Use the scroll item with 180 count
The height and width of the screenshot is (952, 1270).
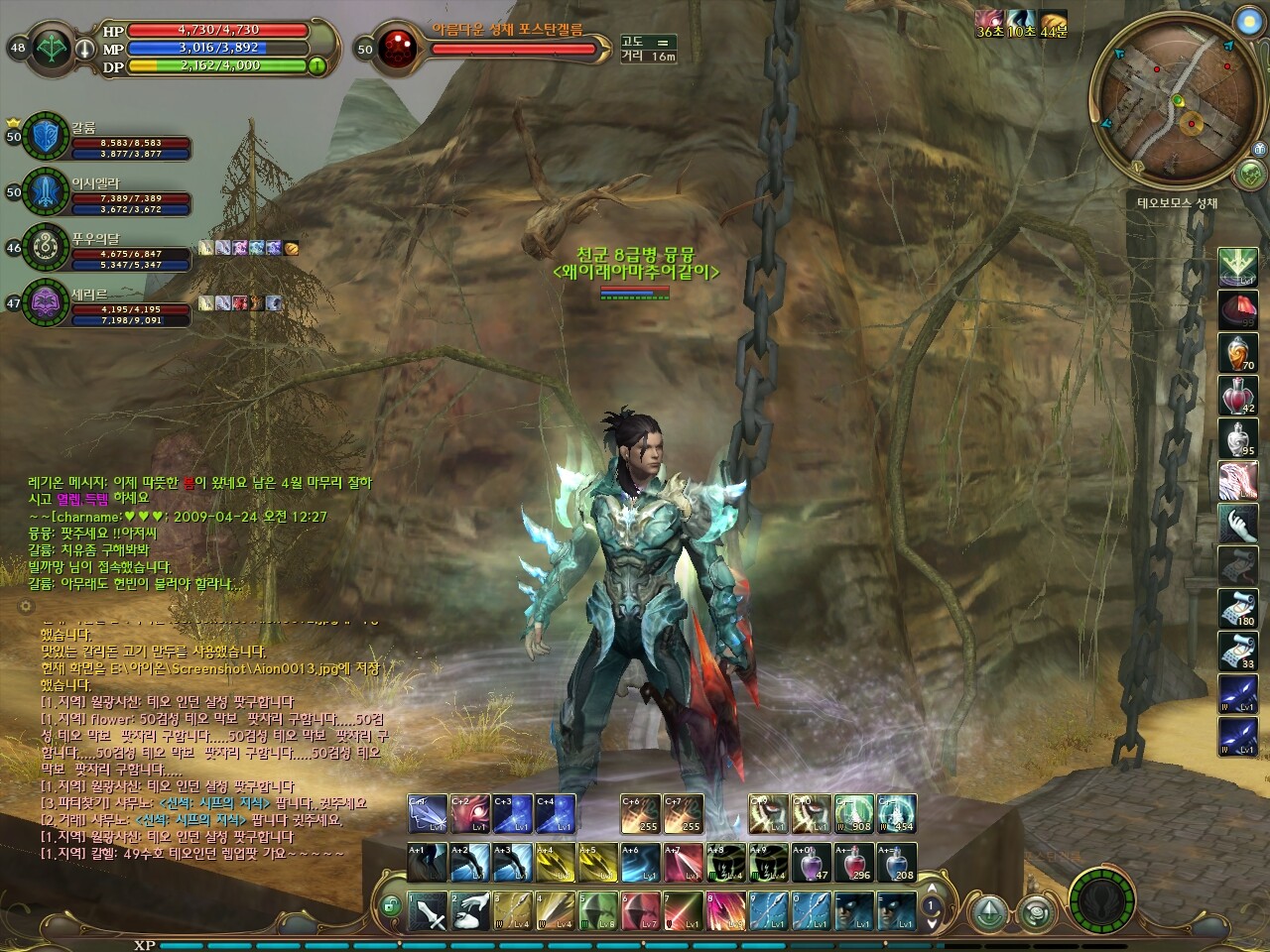1237,608
